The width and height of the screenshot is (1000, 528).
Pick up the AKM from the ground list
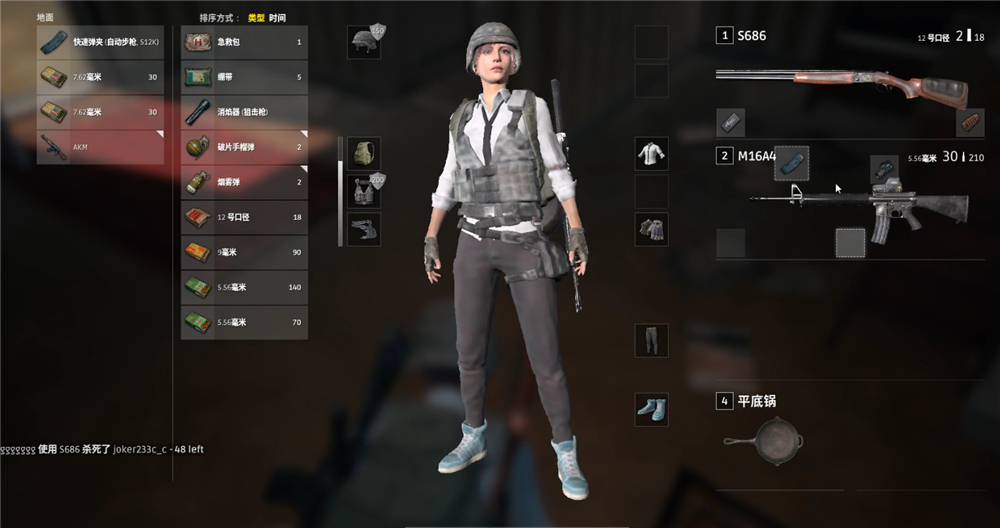[x=100, y=146]
